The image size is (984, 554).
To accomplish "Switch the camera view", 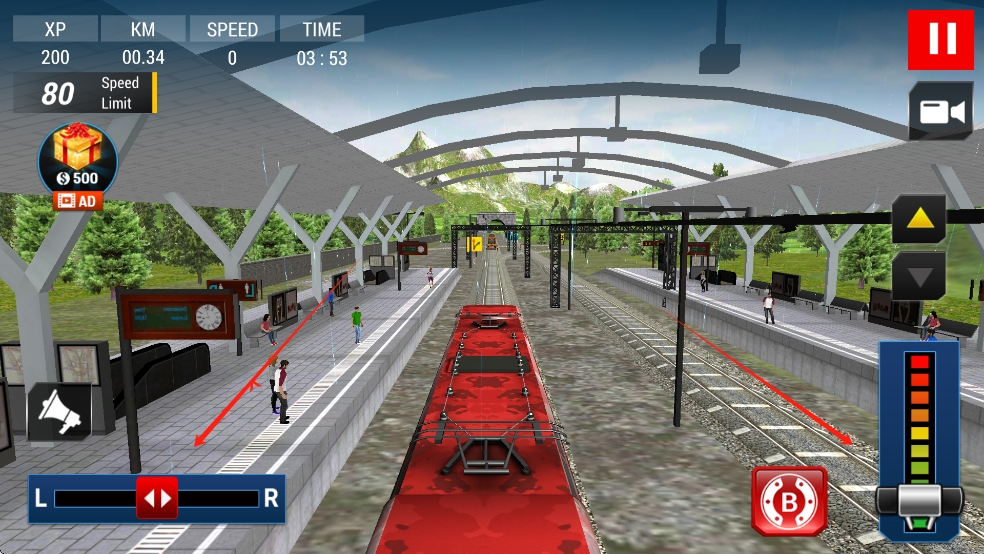I will click(x=940, y=111).
